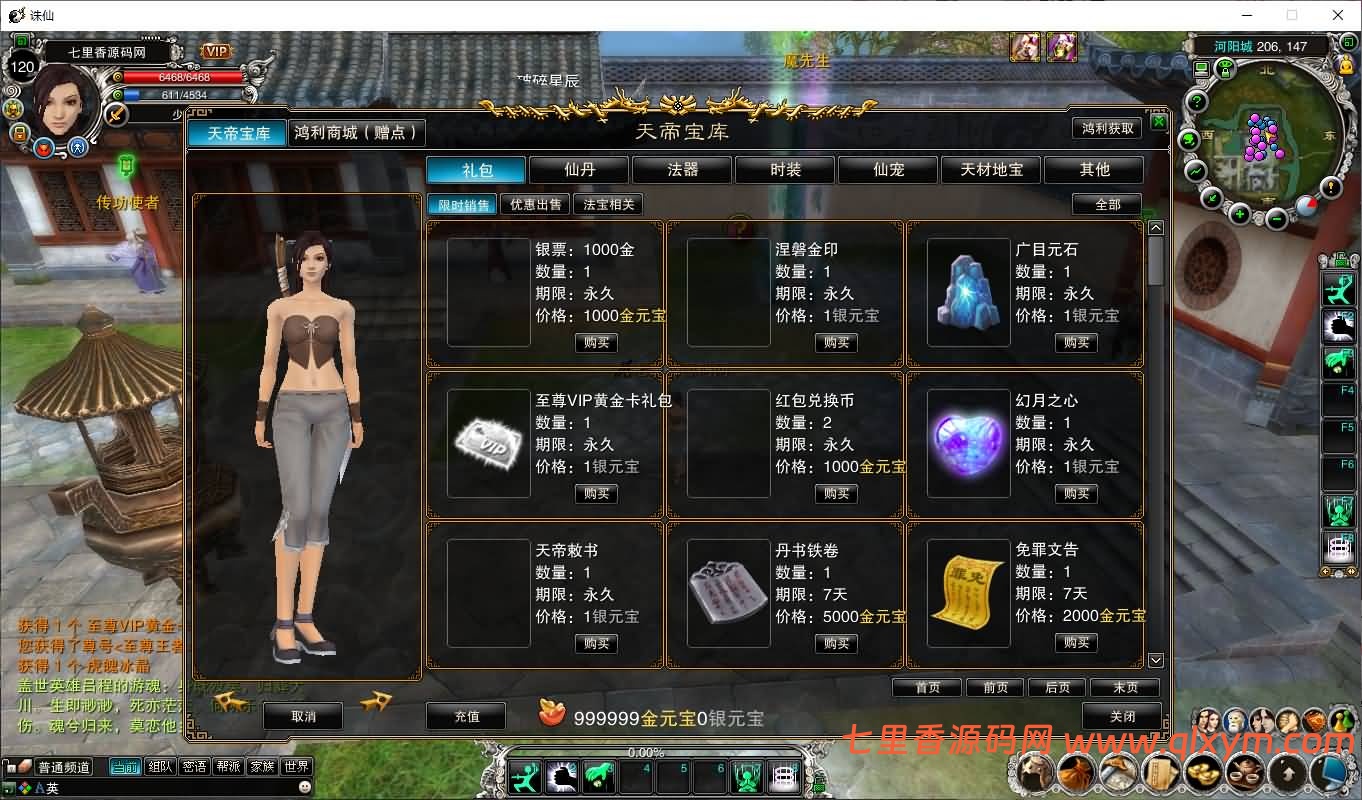Open the VIP panel icon at top

point(214,50)
